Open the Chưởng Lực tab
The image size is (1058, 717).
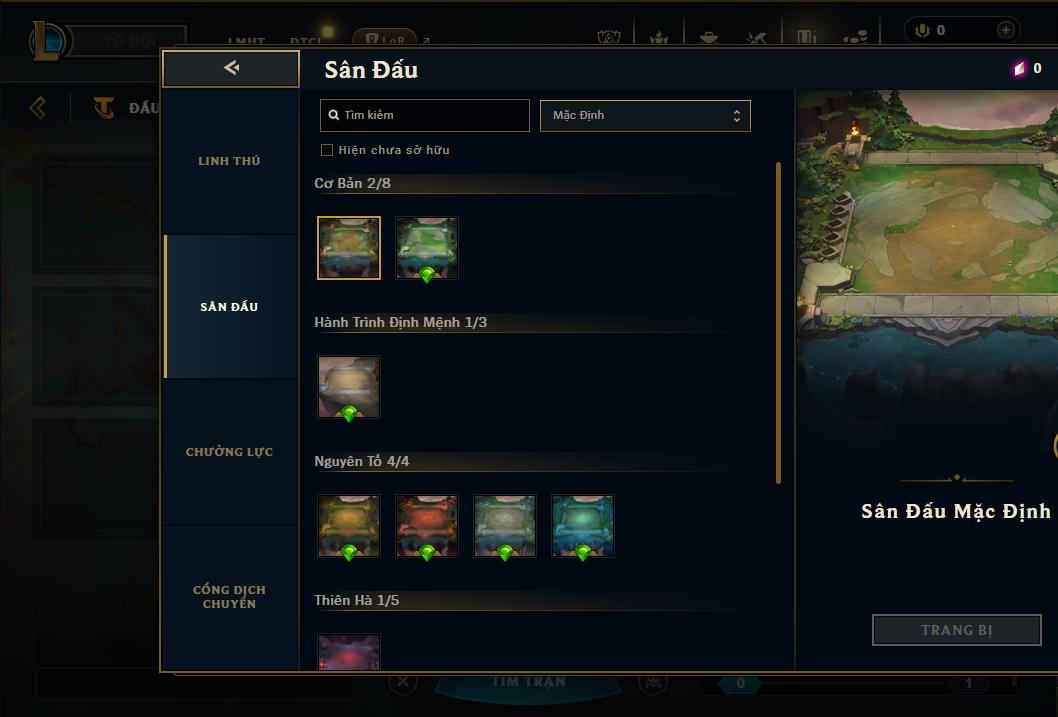[x=229, y=452]
